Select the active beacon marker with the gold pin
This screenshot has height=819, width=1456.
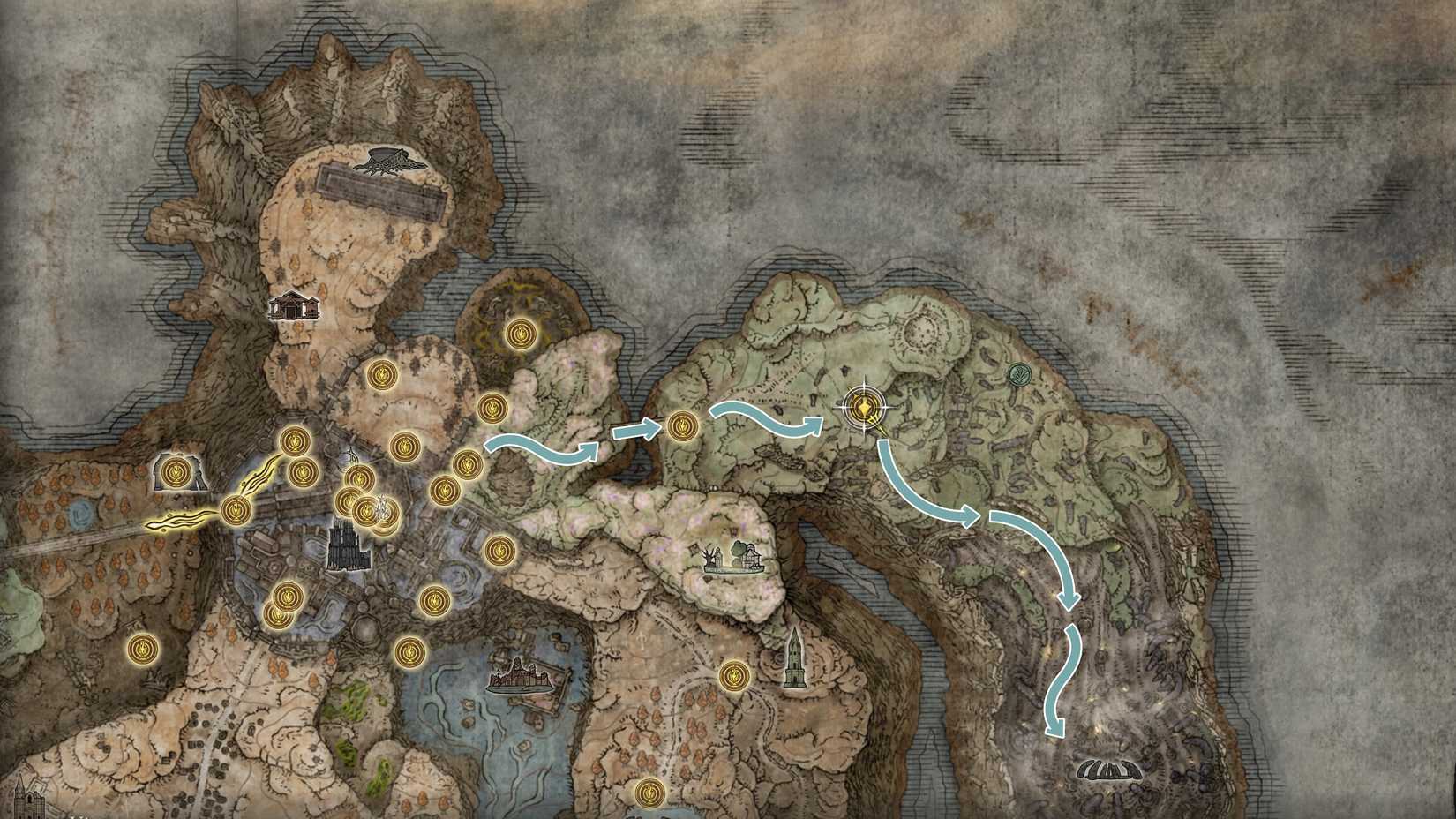(863, 409)
